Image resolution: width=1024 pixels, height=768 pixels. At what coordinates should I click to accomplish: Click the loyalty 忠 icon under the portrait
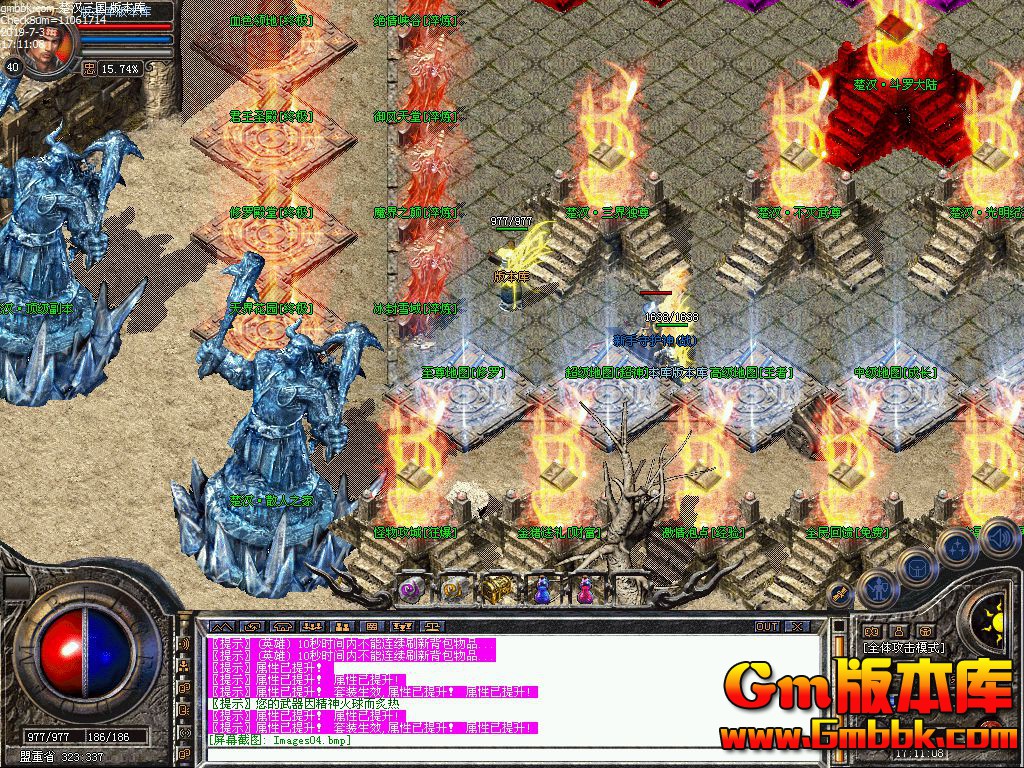point(89,68)
